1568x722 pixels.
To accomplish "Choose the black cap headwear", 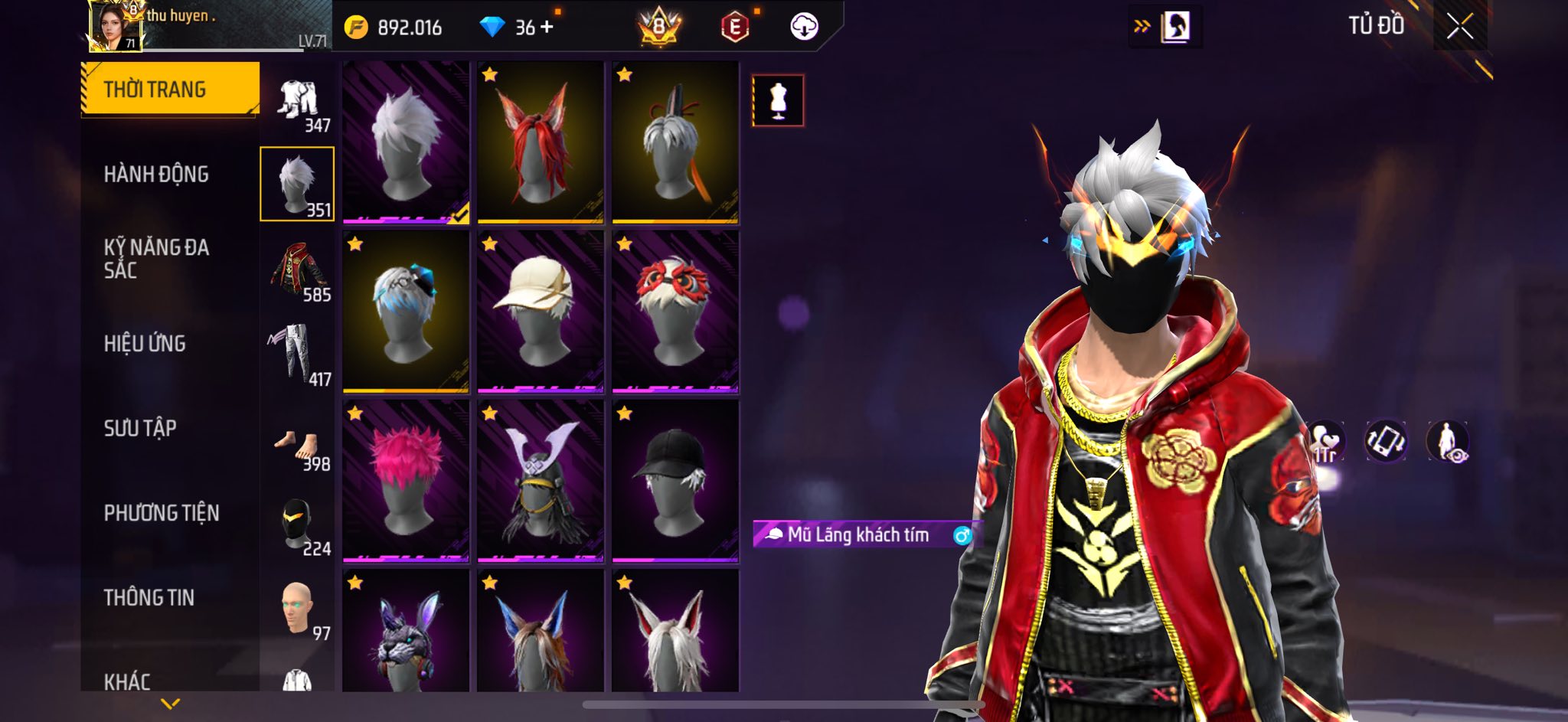I will (x=675, y=481).
